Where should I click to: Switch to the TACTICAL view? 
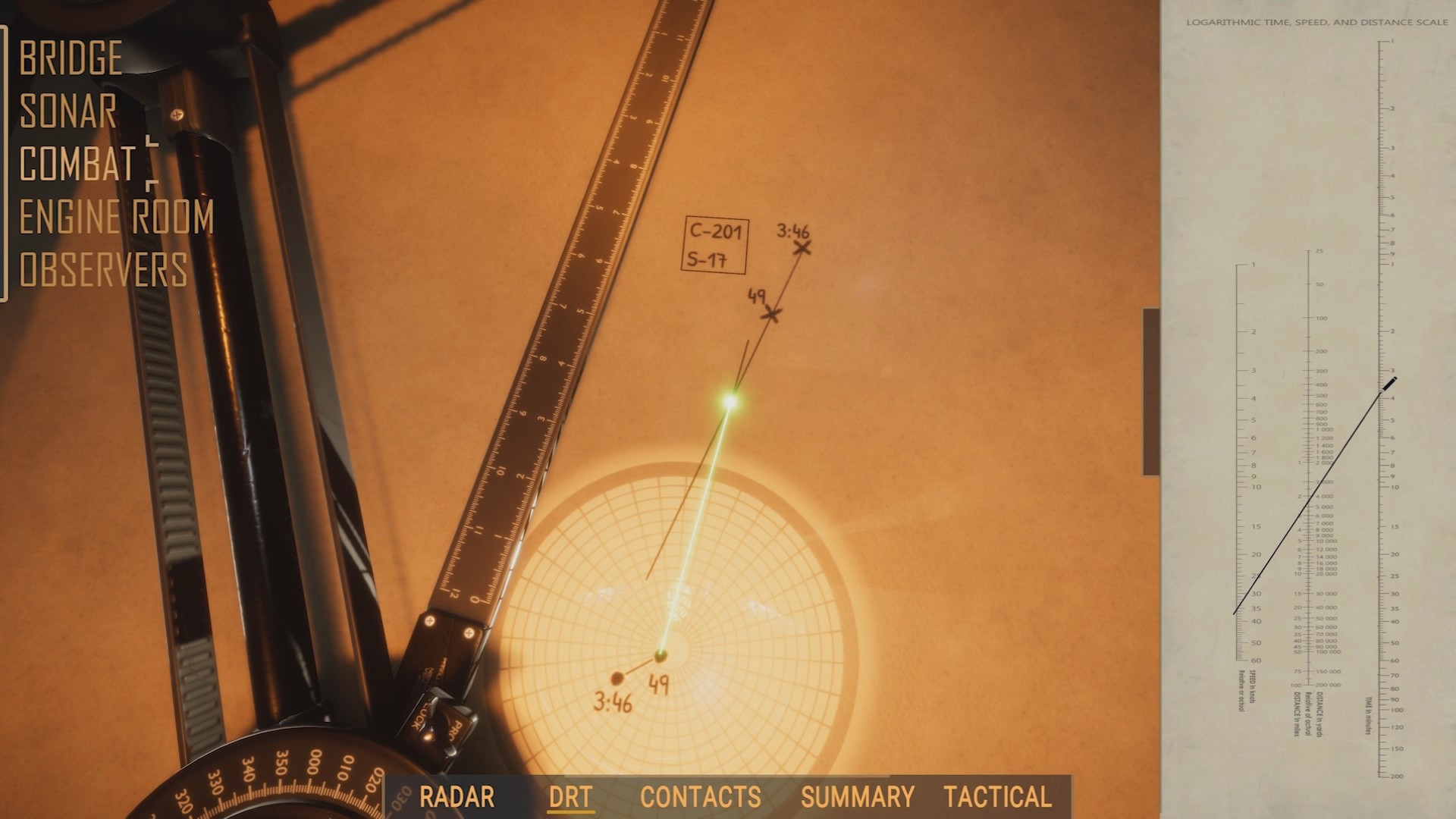[996, 797]
